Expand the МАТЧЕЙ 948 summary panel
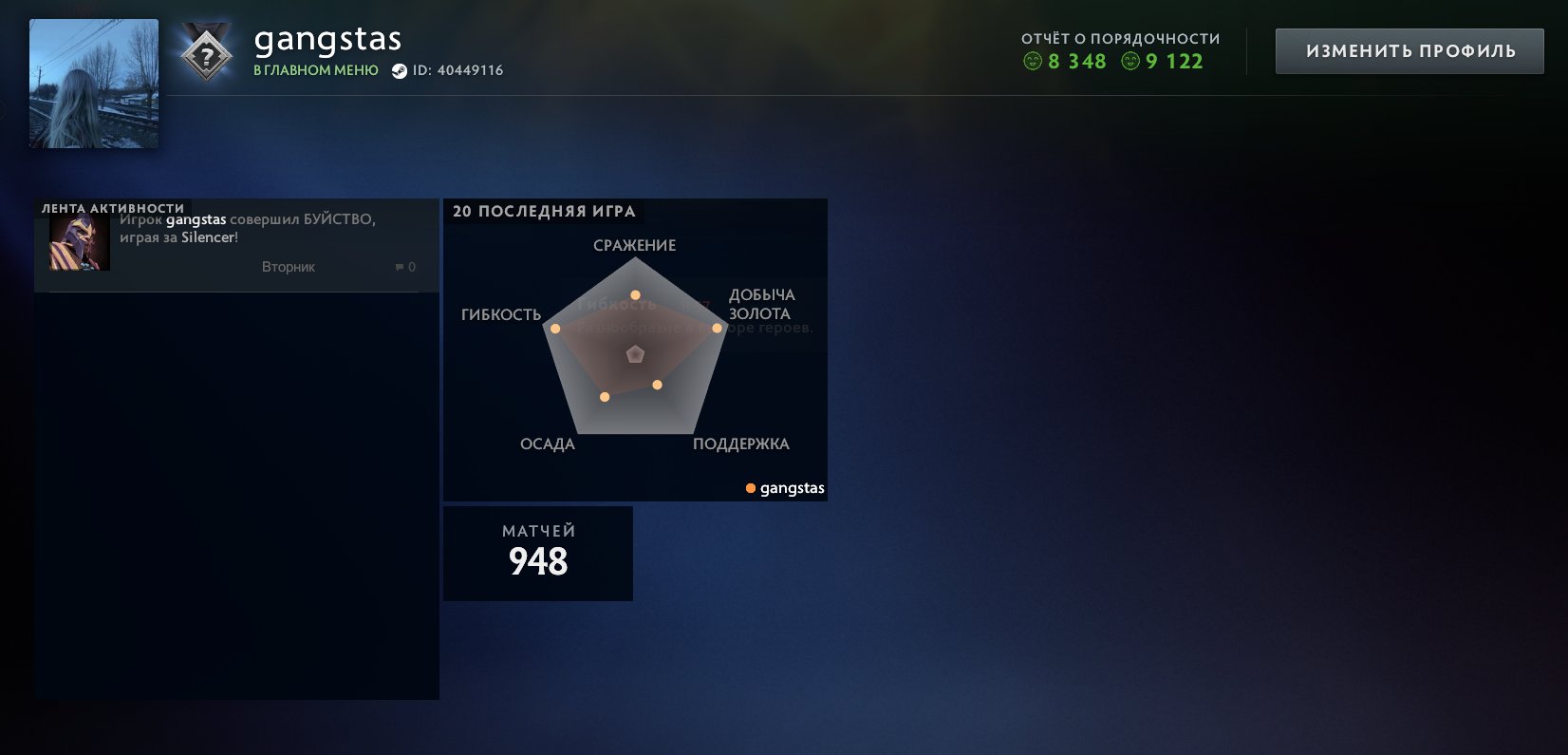This screenshot has width=1568, height=755. pyautogui.click(x=537, y=553)
